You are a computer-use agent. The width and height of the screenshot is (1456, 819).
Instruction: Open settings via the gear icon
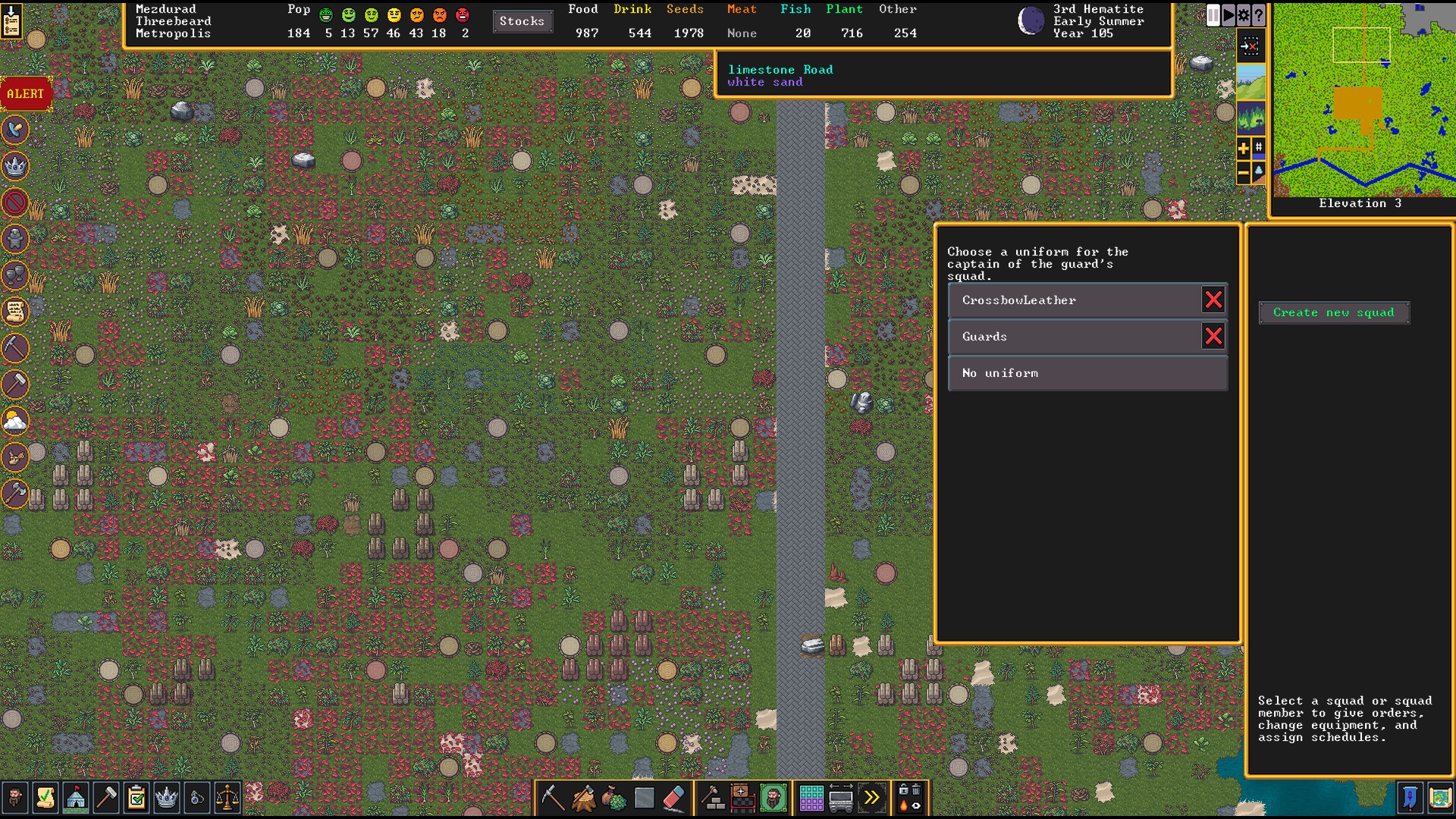click(x=1244, y=15)
